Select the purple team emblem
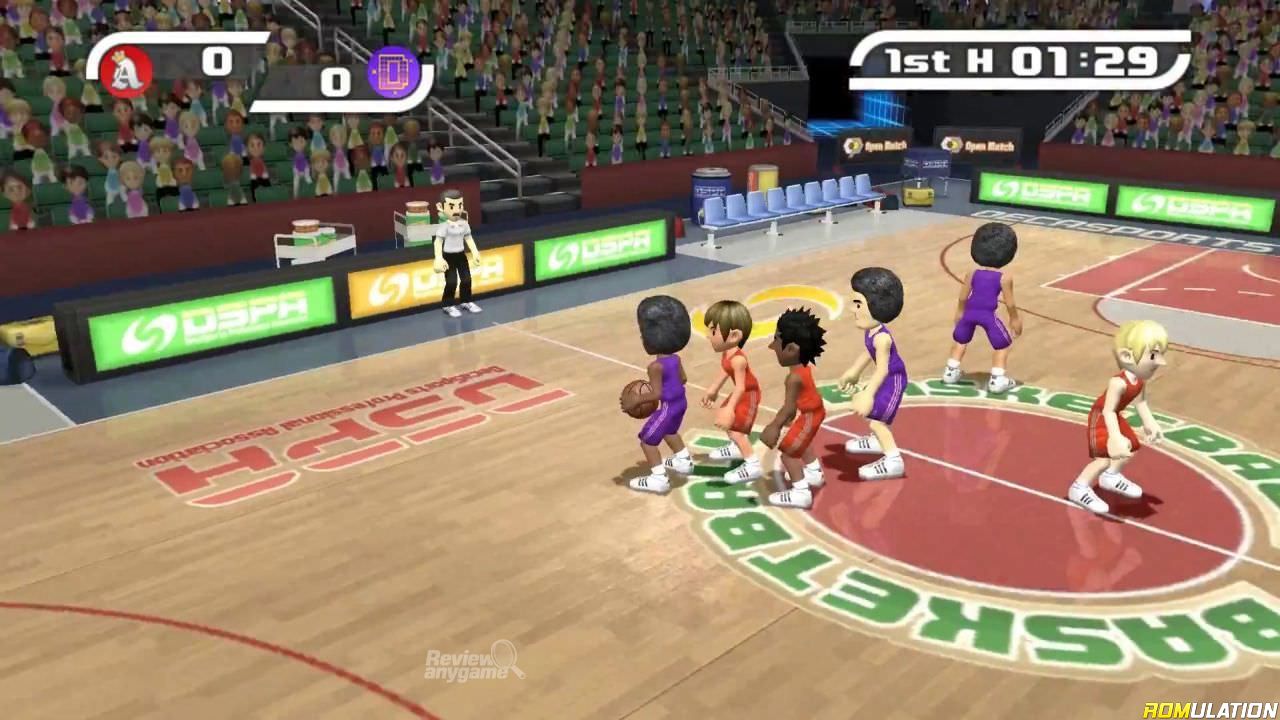This screenshot has height=720, width=1280. 391,71
